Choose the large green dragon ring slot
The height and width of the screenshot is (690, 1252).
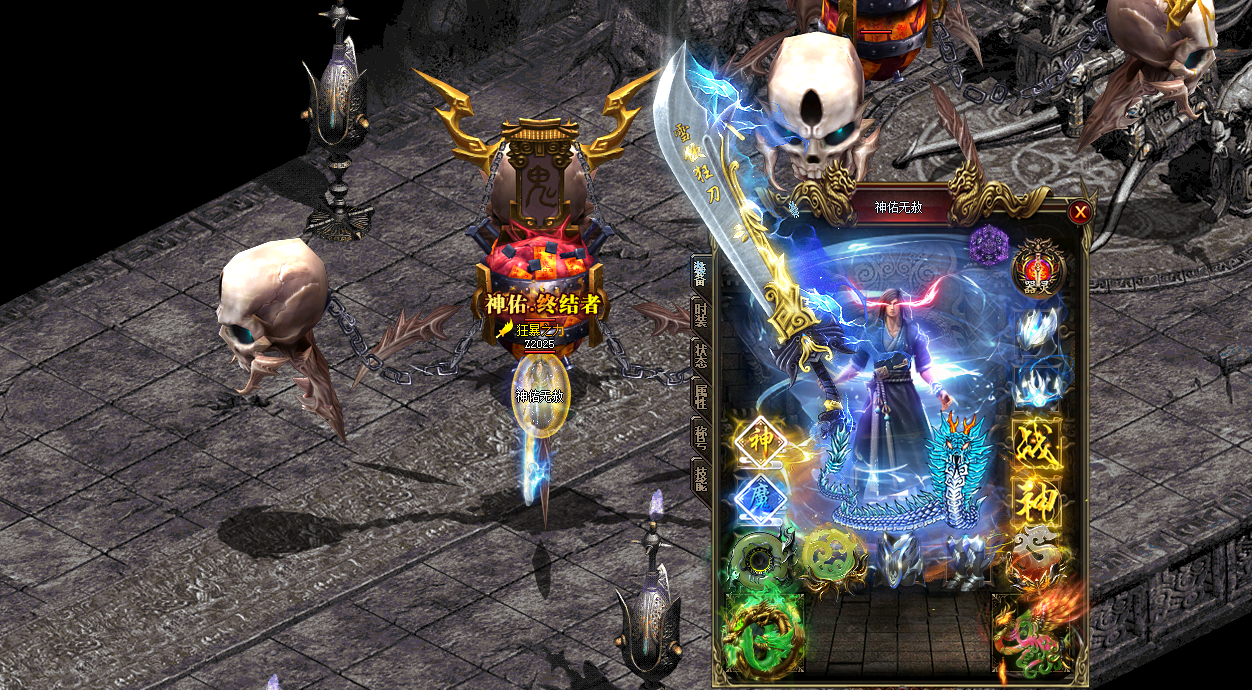pyautogui.click(x=763, y=636)
